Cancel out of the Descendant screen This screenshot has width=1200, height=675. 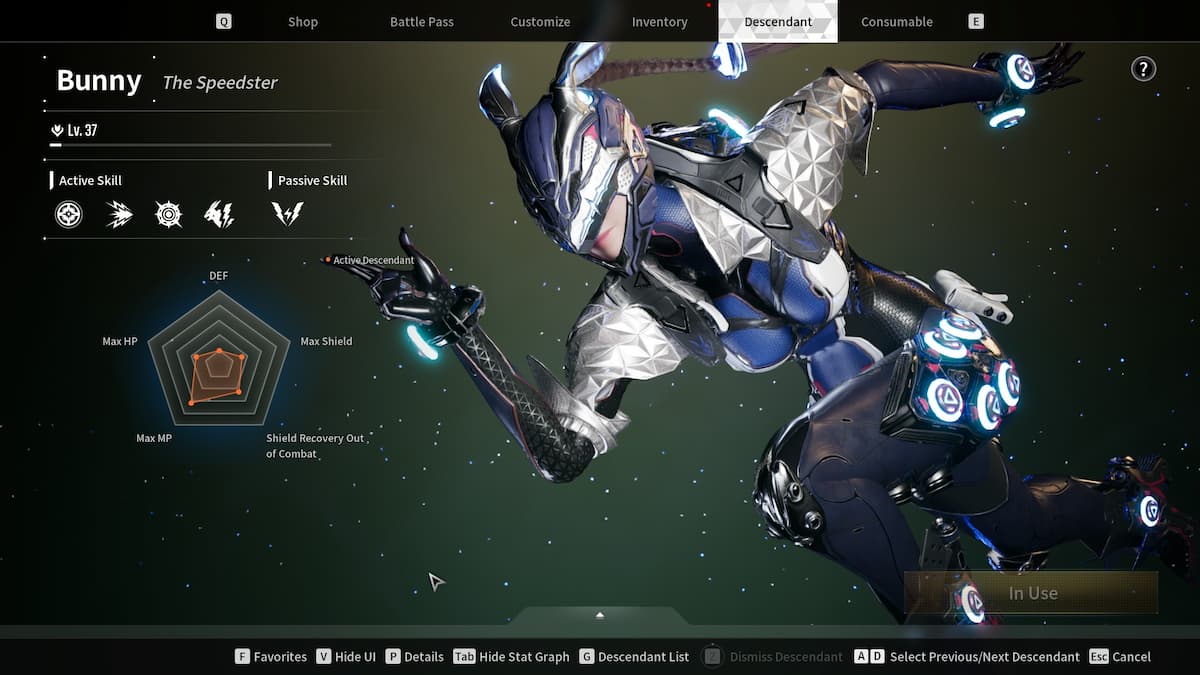[1121, 657]
